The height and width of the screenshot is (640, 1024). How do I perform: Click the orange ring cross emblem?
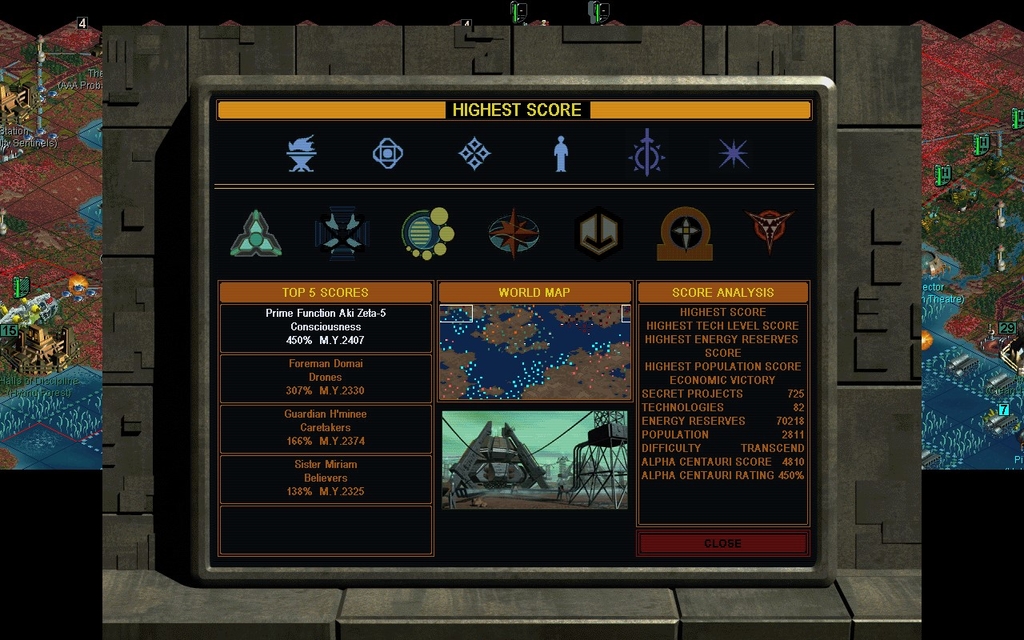point(685,234)
